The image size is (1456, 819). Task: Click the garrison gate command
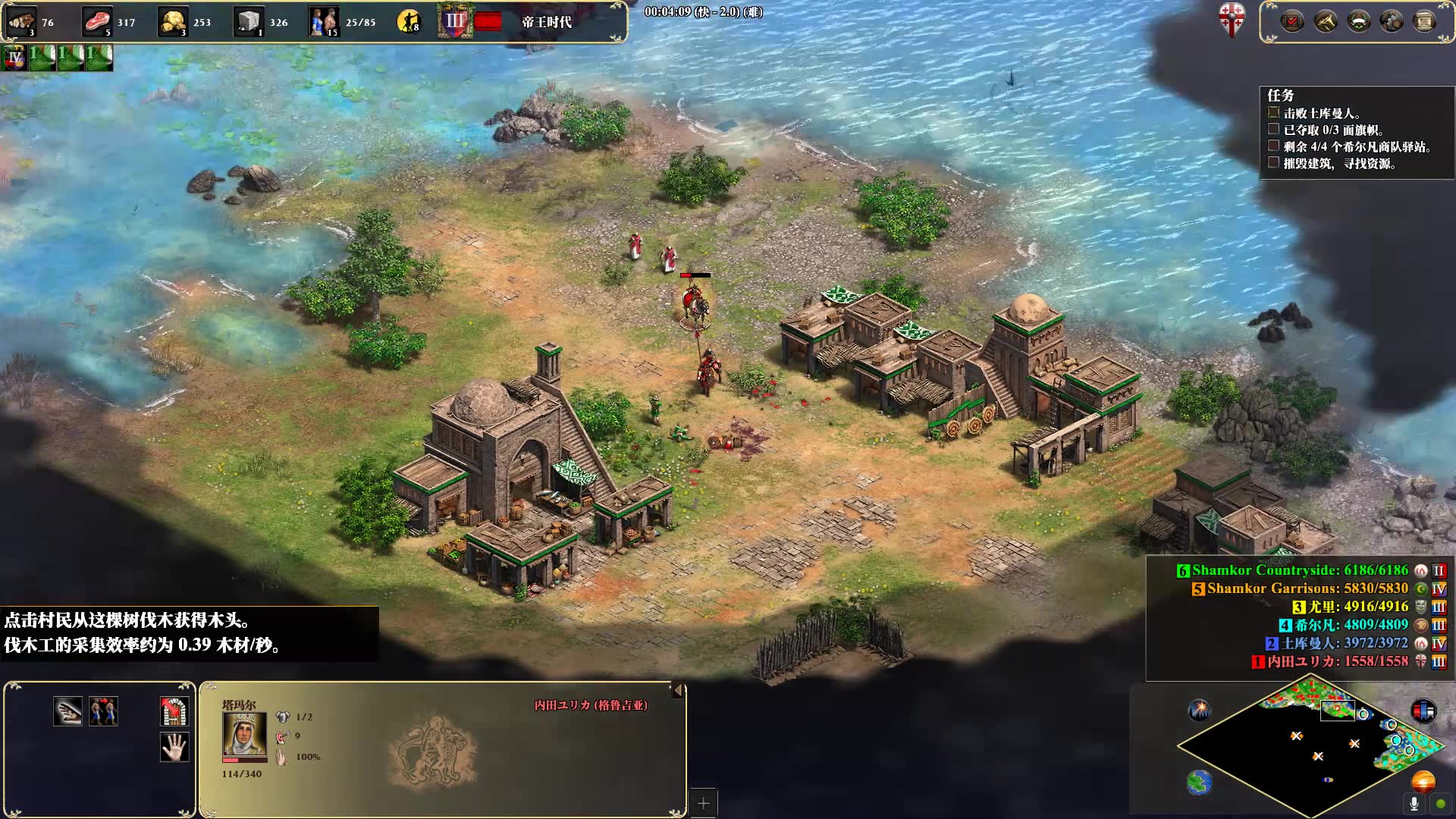[x=174, y=711]
